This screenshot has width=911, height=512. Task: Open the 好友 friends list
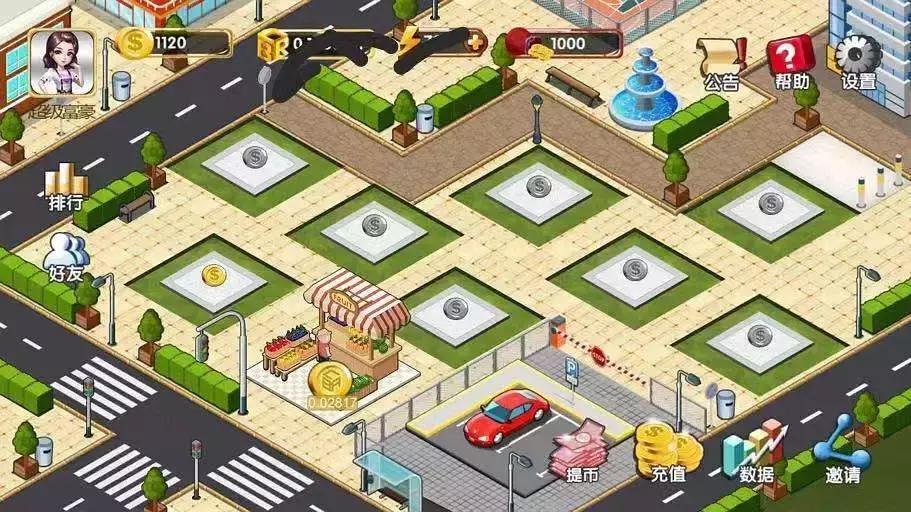(66, 257)
